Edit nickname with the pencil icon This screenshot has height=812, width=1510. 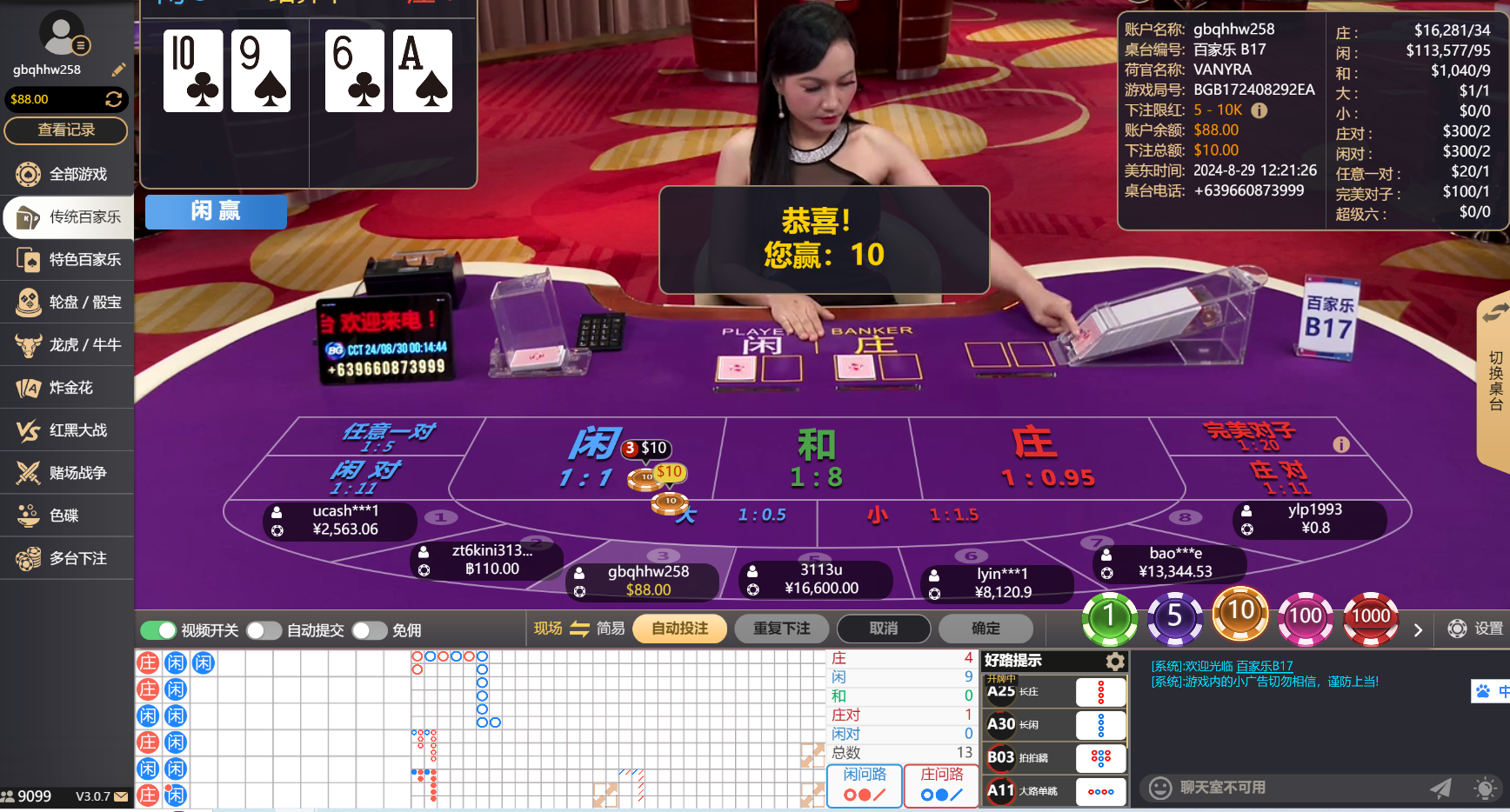coord(118,70)
